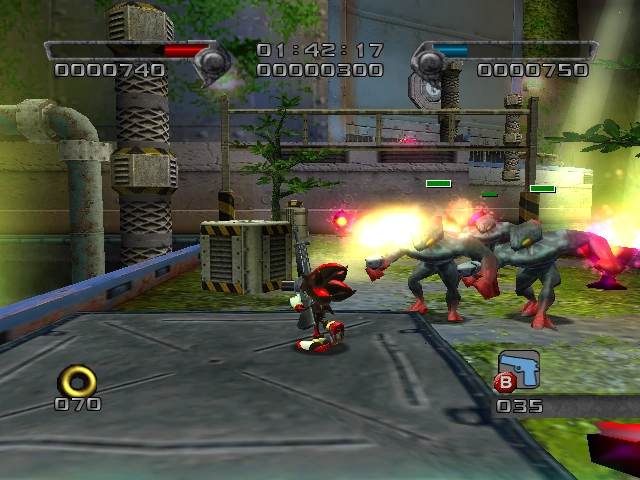The height and width of the screenshot is (480, 640).
Task: Click the gold ring counter icon
Action: (x=78, y=379)
